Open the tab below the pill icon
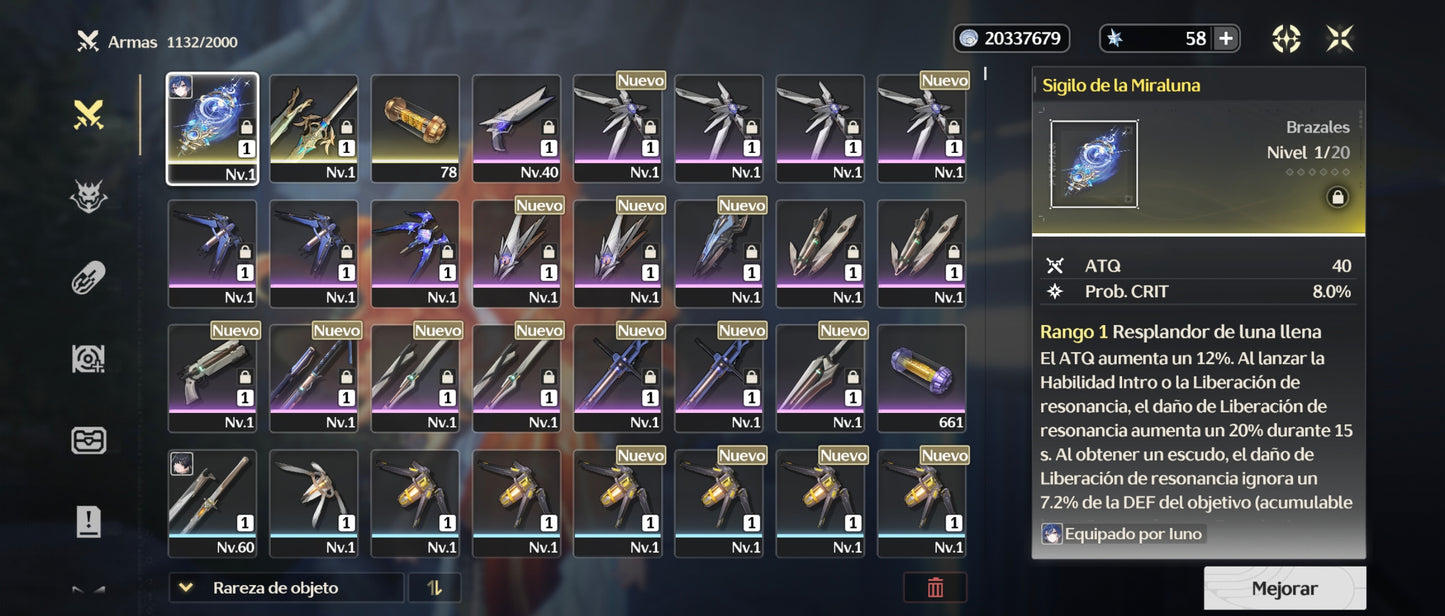1445x616 pixels. (89, 359)
